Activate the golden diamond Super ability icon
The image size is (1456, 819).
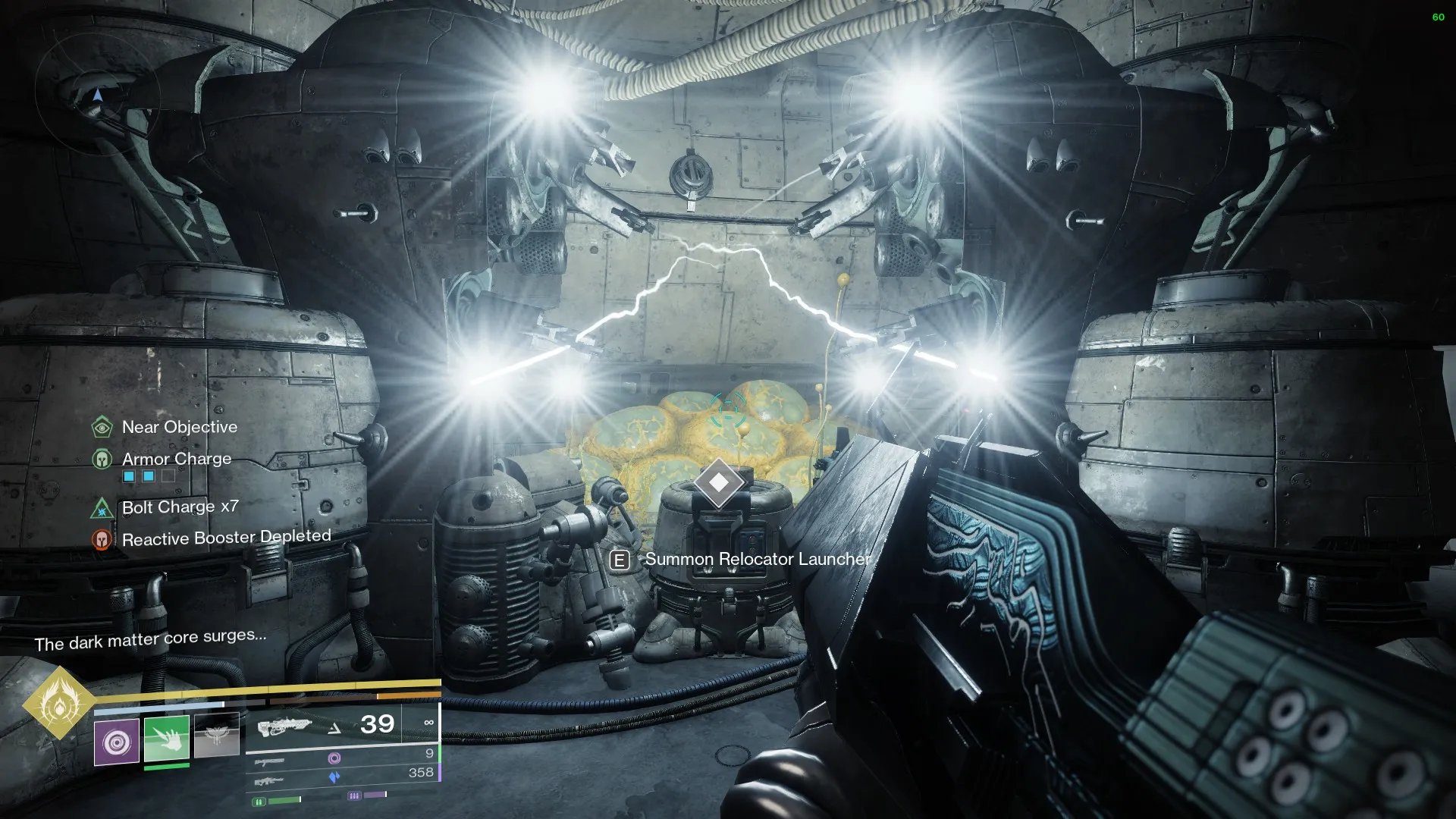[x=58, y=704]
